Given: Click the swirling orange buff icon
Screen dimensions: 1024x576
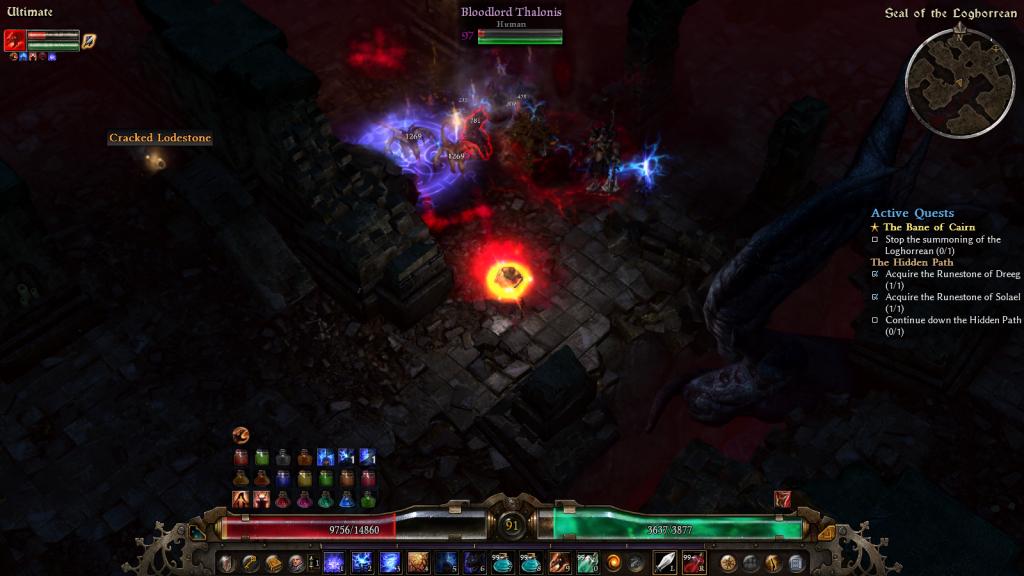Looking at the screenshot, I should tap(240, 435).
